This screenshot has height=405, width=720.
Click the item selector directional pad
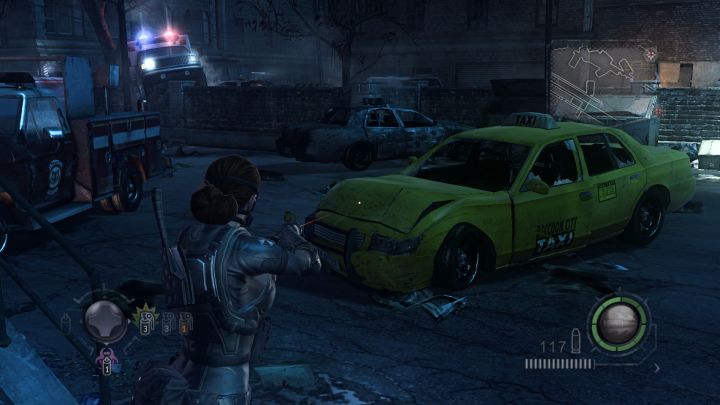pos(105,320)
